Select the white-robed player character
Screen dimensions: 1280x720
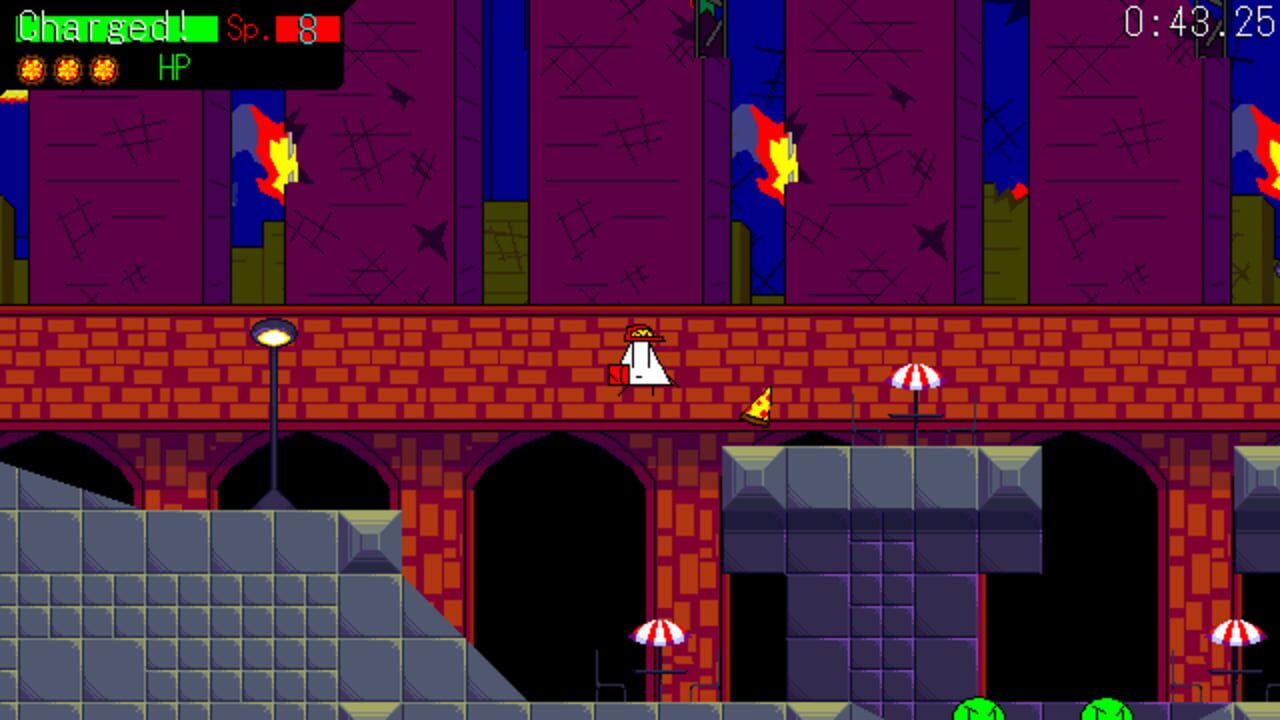[x=643, y=360]
